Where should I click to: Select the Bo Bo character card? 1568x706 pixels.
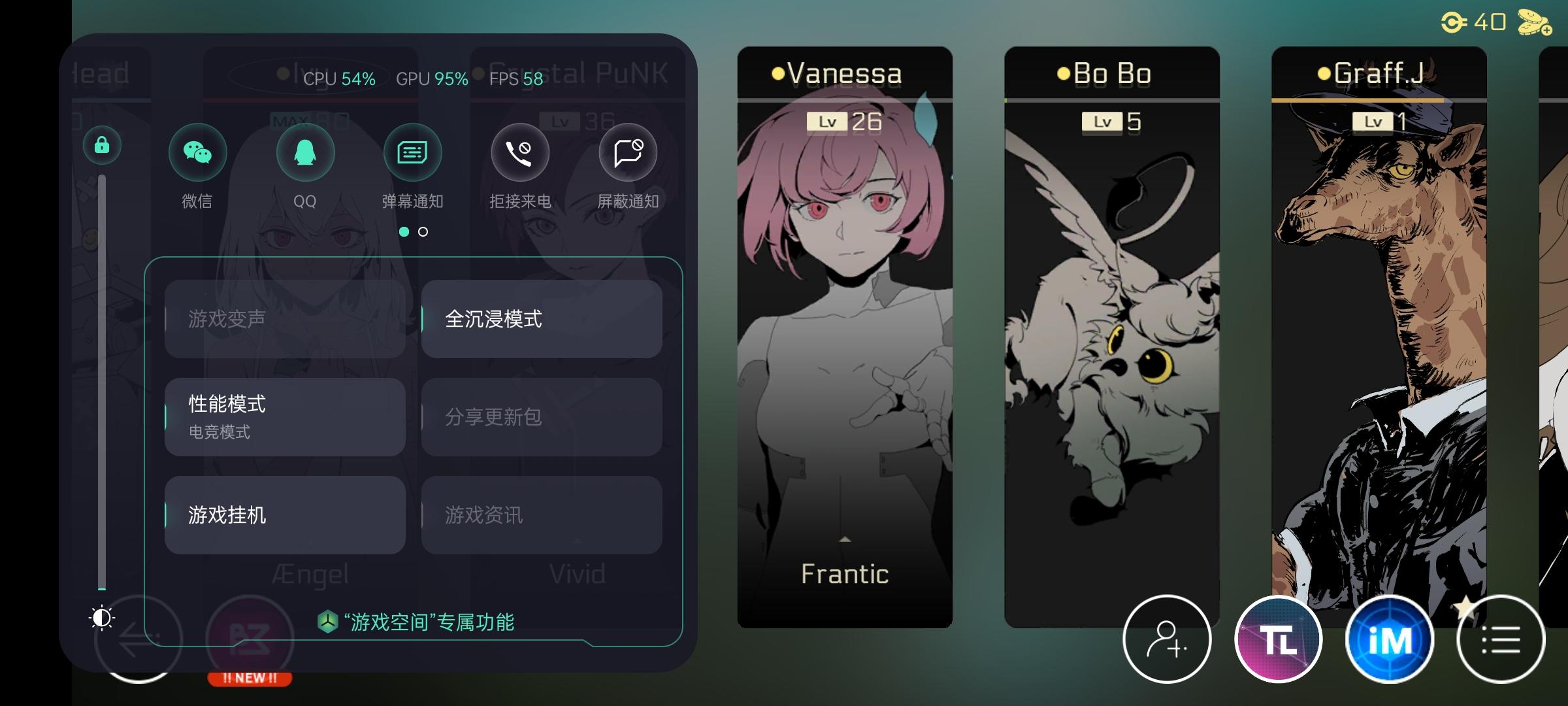(1113, 327)
